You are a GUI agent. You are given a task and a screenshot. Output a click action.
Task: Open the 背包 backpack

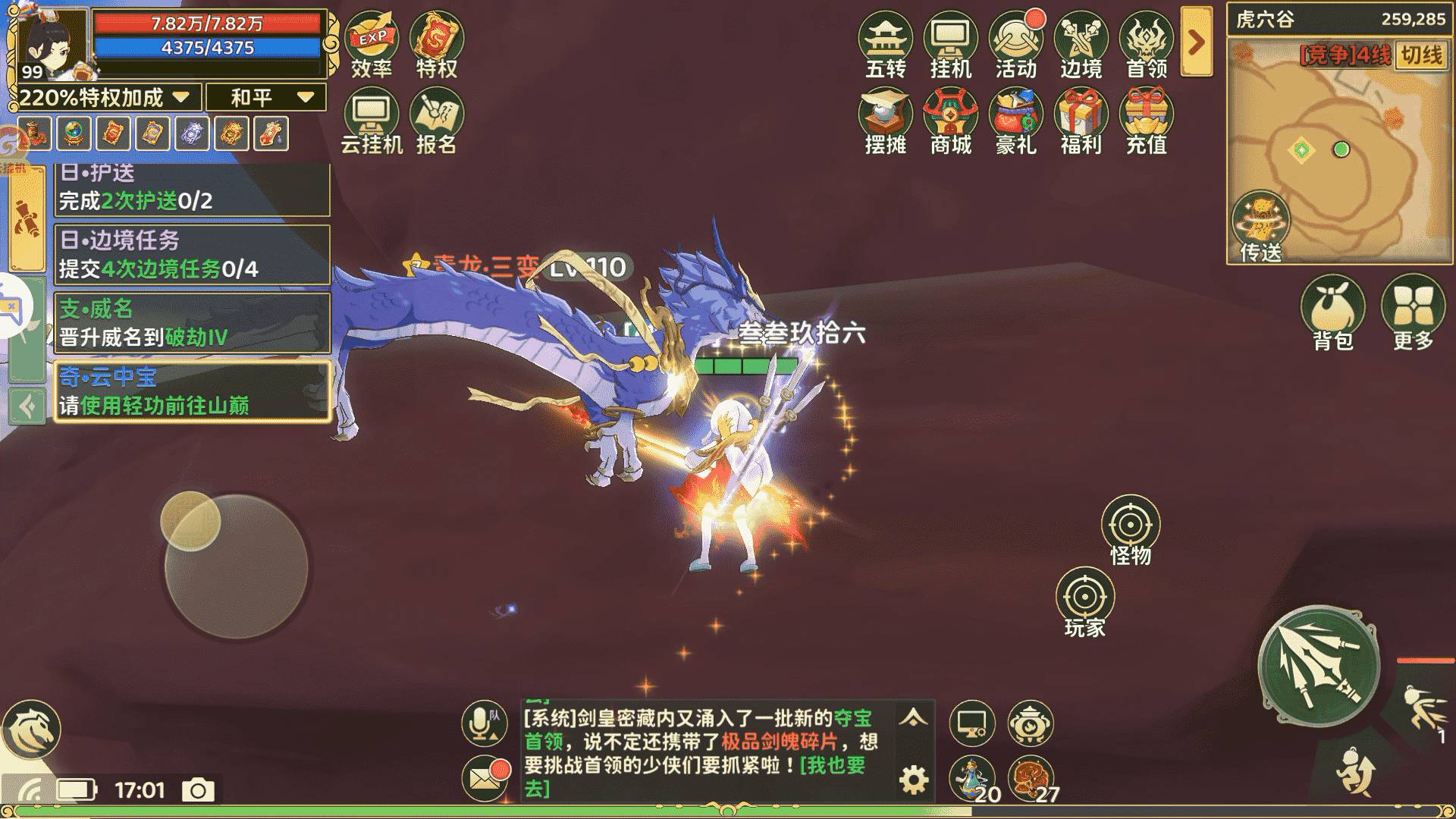(1332, 311)
